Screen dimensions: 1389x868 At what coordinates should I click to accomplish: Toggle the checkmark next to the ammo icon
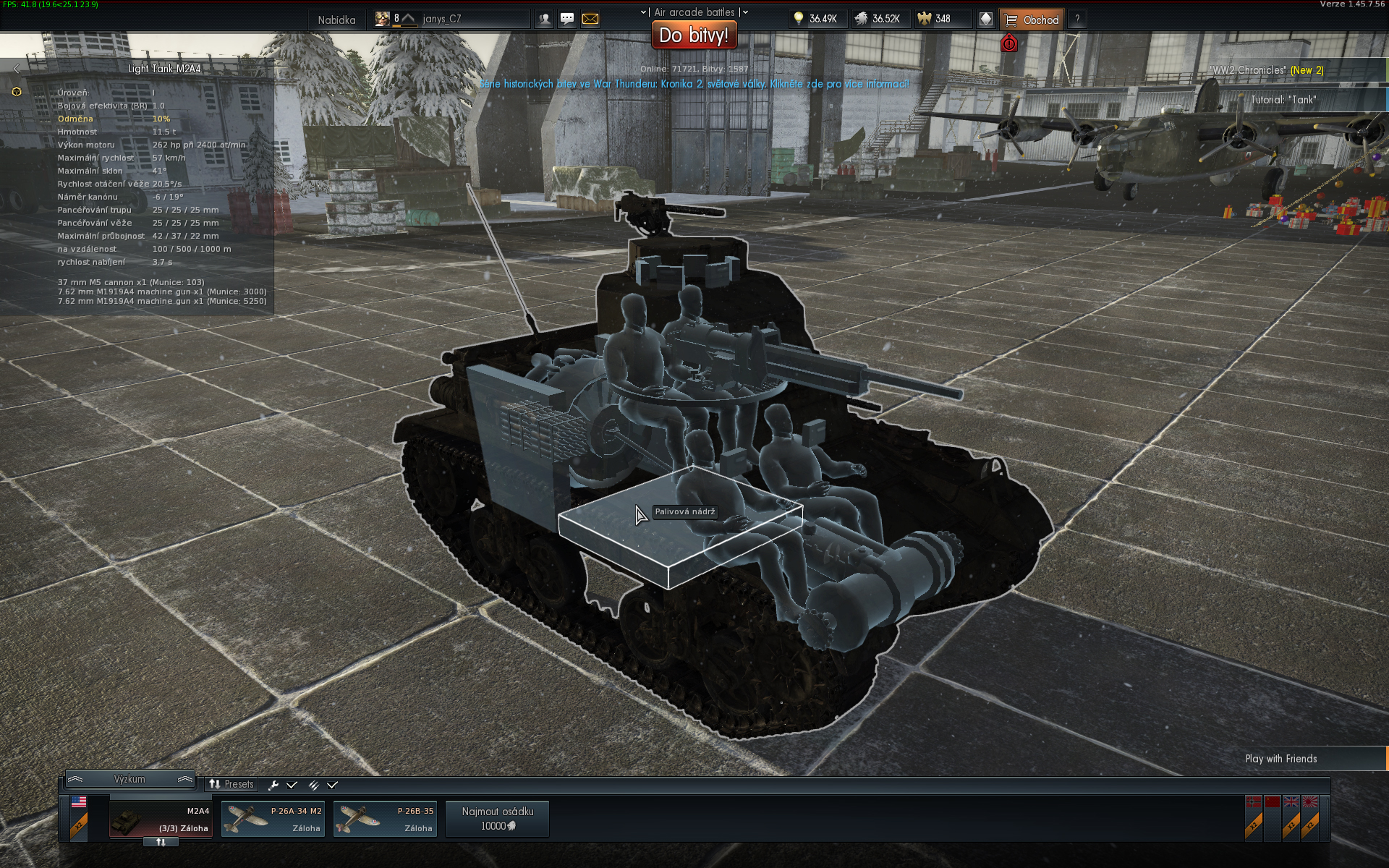pos(333,783)
